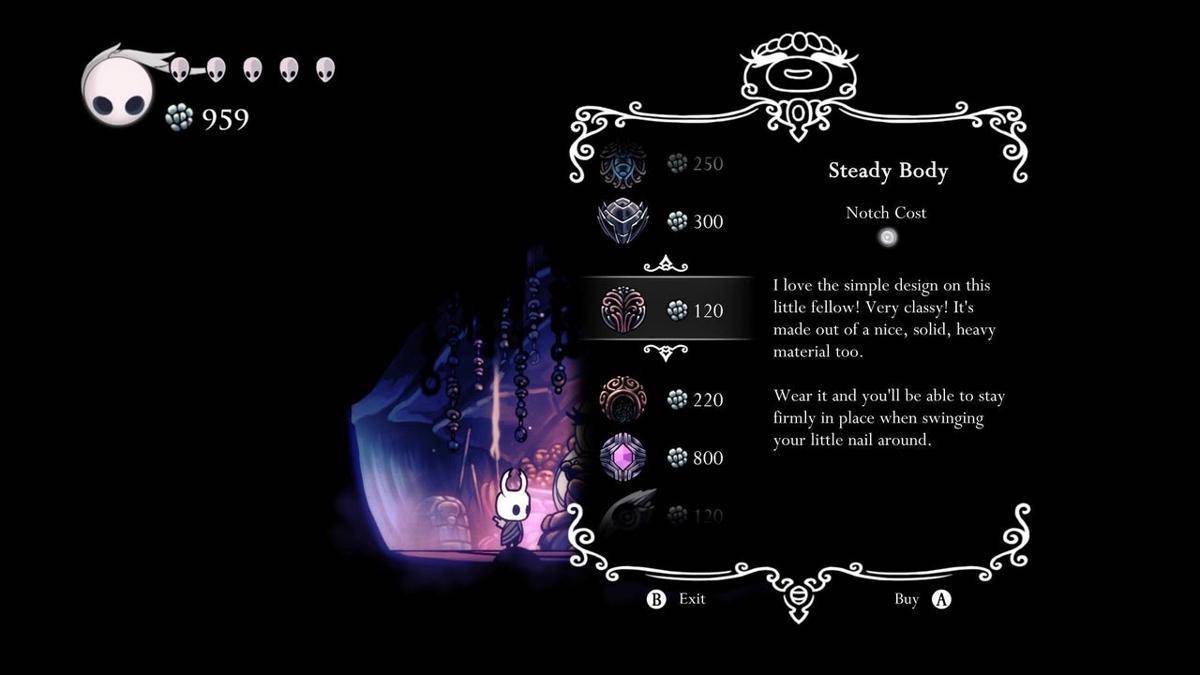Select the Shaman Stone charm costing 220
Viewport: 1200px width, 675px height.
623,399
